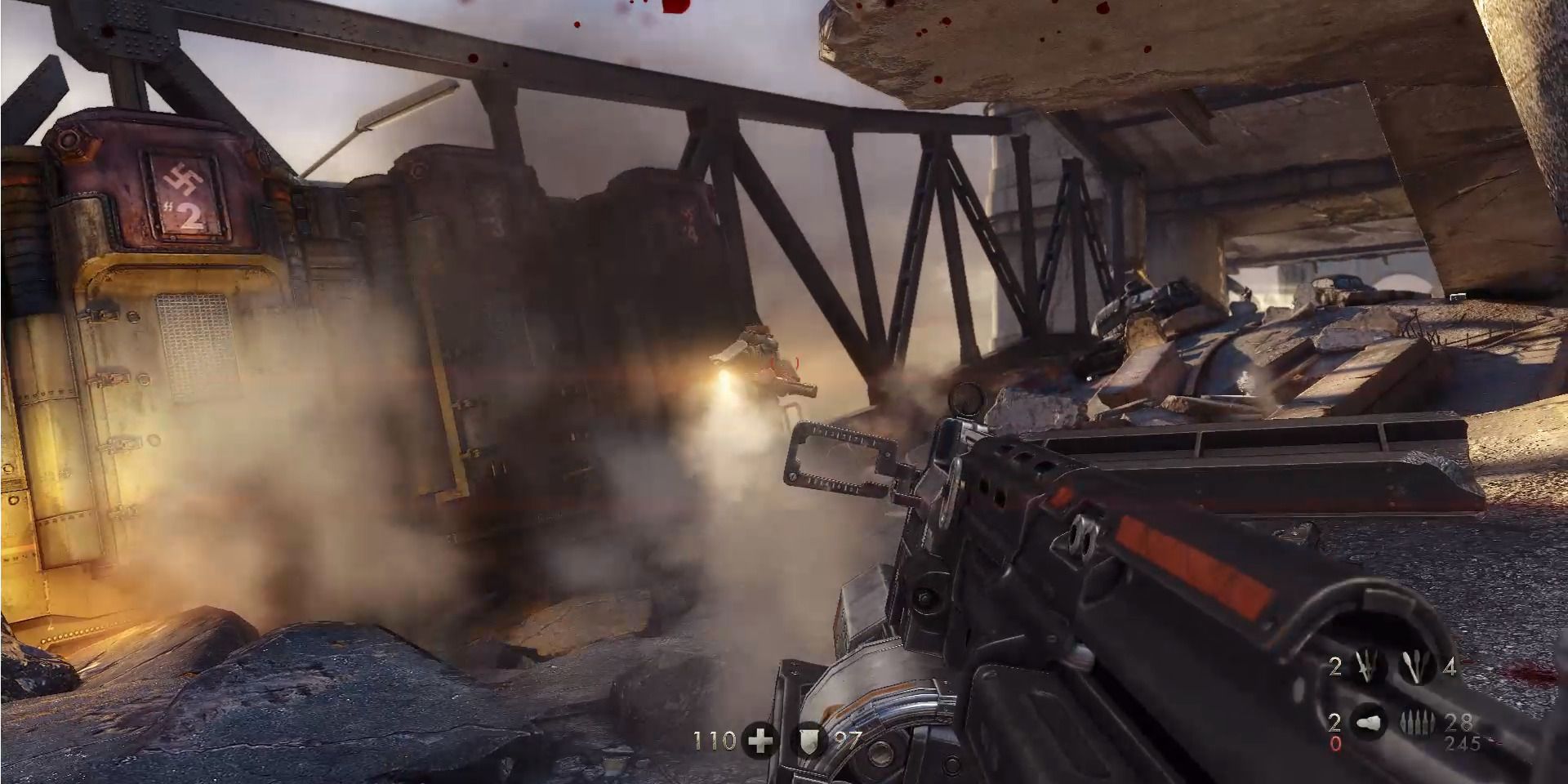Click the armor shield icon in the HUD

pyautogui.click(x=808, y=740)
